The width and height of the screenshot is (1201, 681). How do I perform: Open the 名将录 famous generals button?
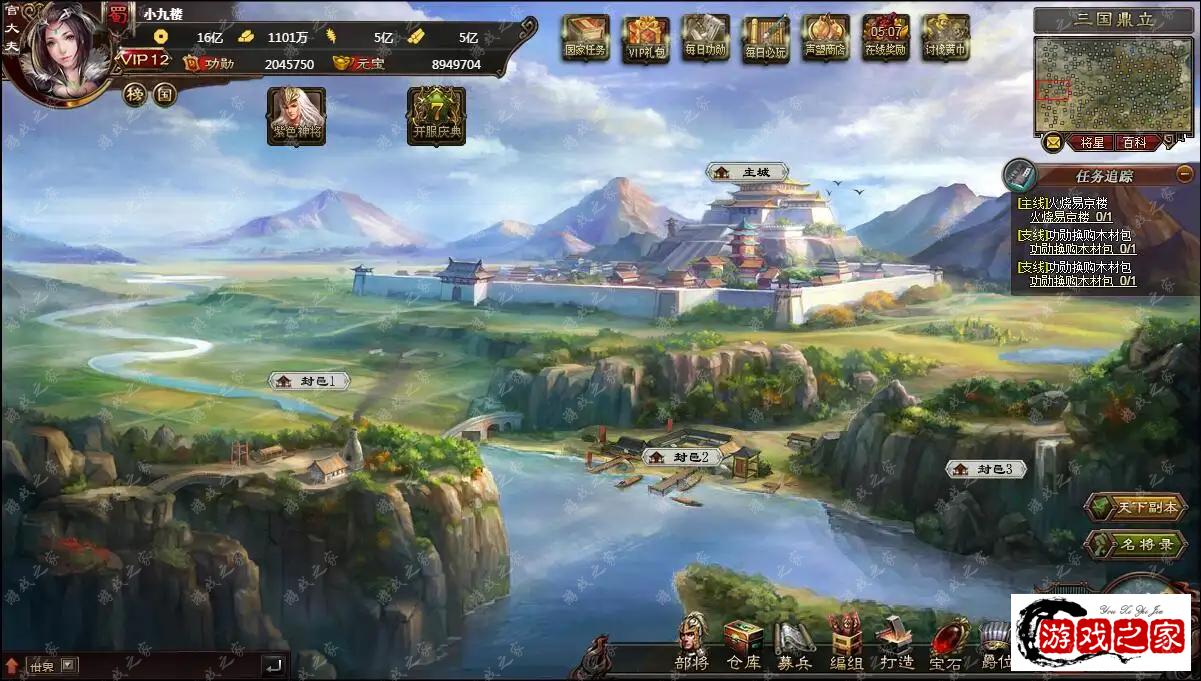click(x=1135, y=545)
